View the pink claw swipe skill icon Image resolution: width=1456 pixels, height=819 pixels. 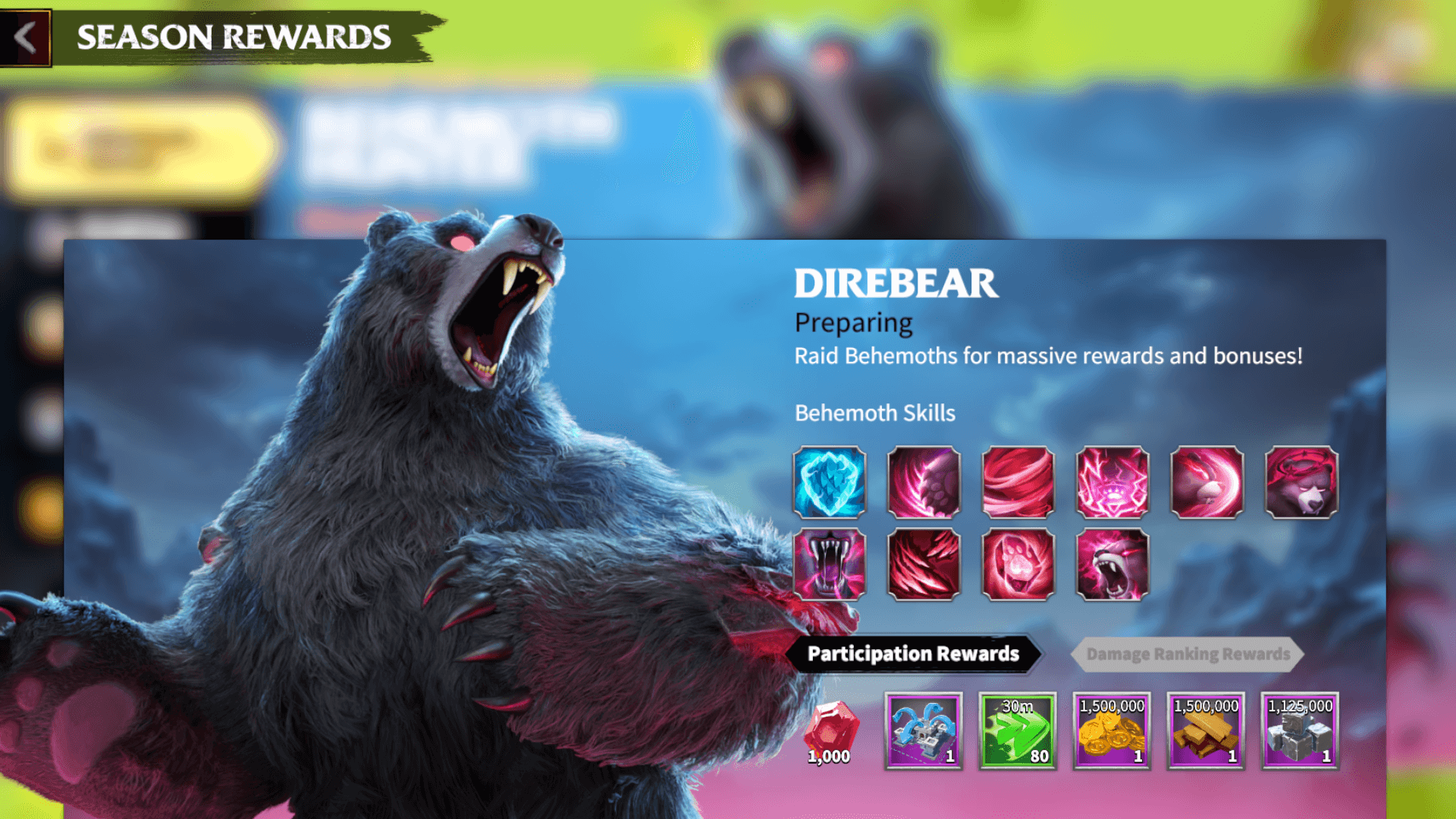click(924, 484)
